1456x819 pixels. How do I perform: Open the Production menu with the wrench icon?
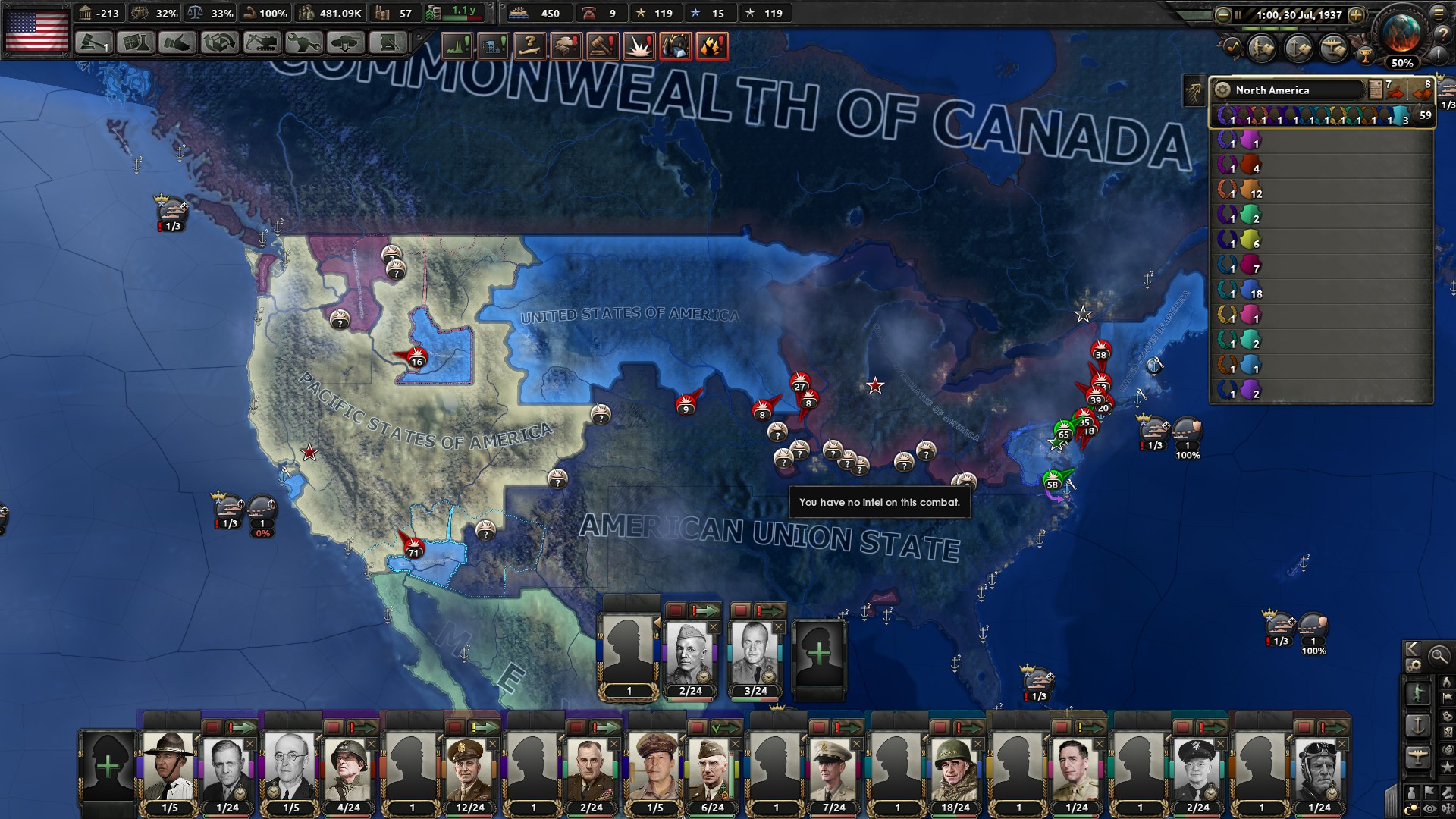pyautogui.click(x=305, y=45)
